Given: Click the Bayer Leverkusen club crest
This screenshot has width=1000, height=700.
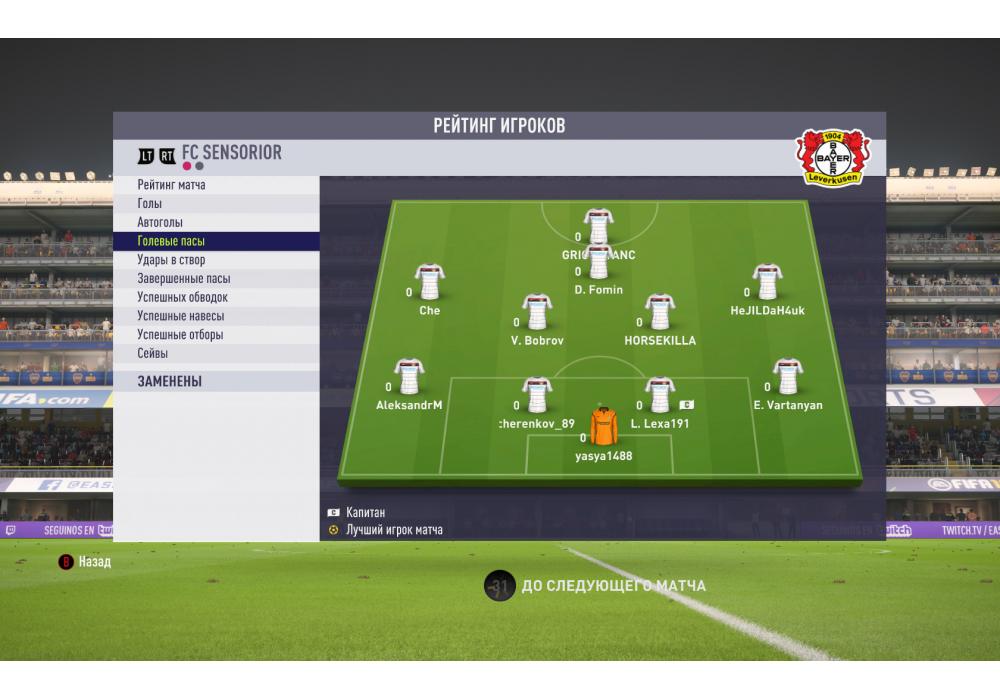Looking at the screenshot, I should pos(833,157).
